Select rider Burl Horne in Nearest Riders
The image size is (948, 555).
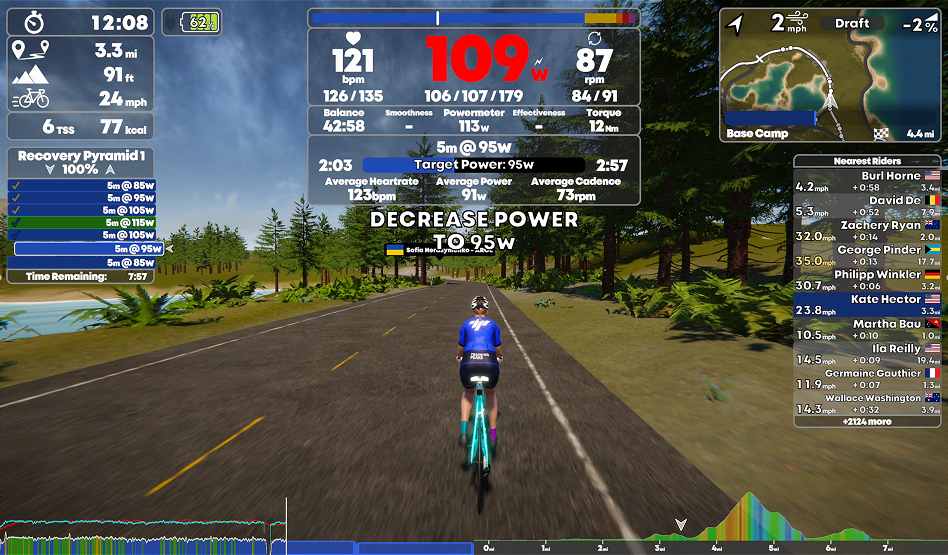point(867,181)
